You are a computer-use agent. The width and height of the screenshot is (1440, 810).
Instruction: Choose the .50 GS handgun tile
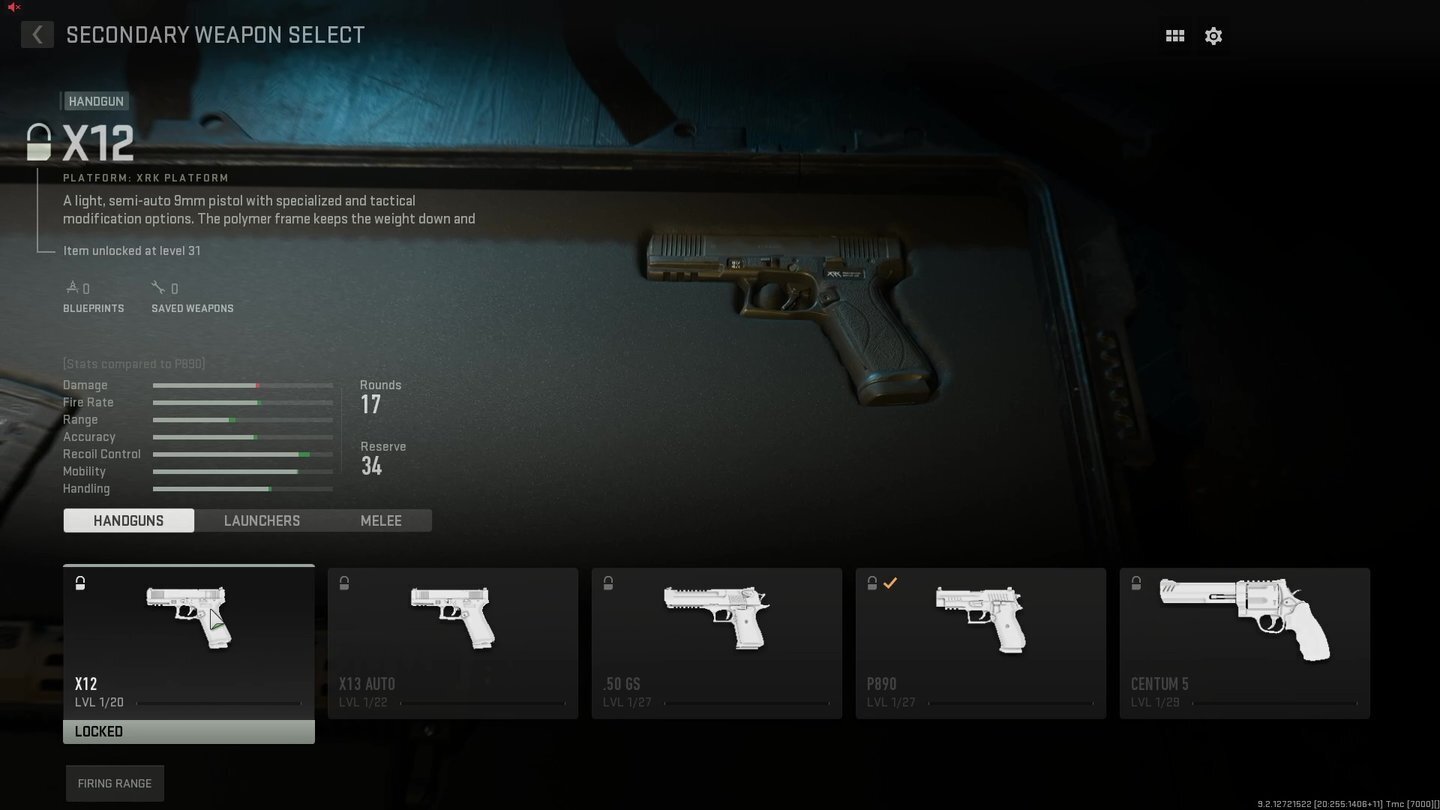point(717,642)
